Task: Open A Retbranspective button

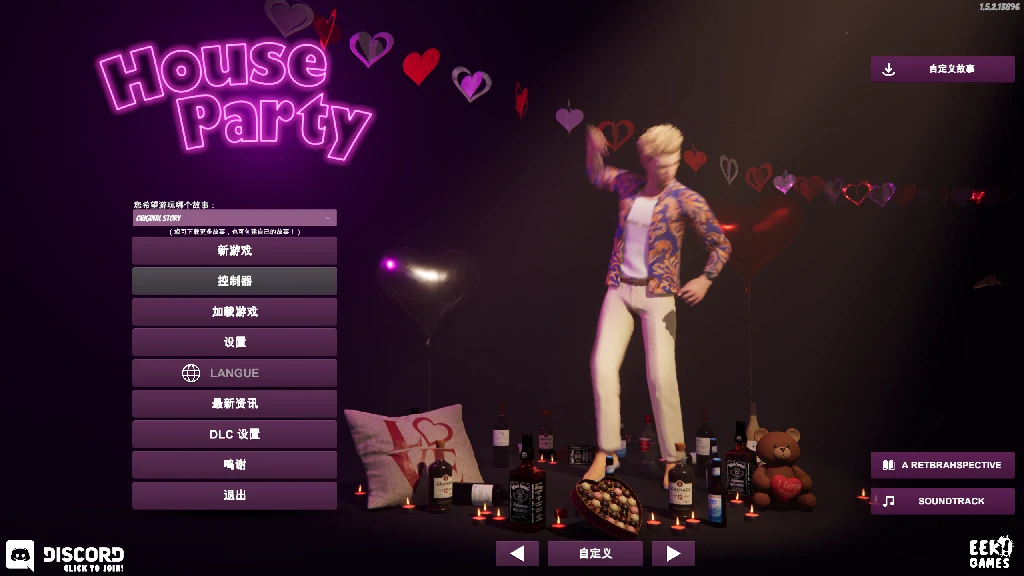Action: tap(942, 465)
